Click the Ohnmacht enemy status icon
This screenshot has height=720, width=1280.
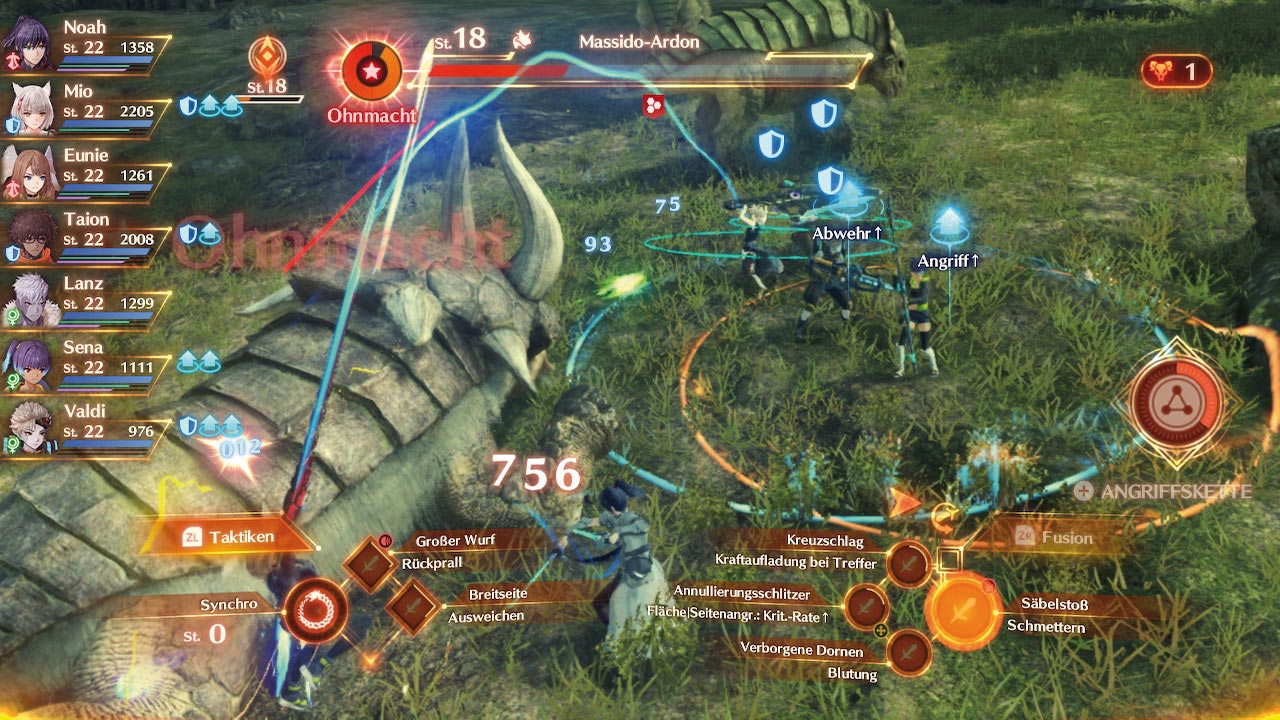371,73
